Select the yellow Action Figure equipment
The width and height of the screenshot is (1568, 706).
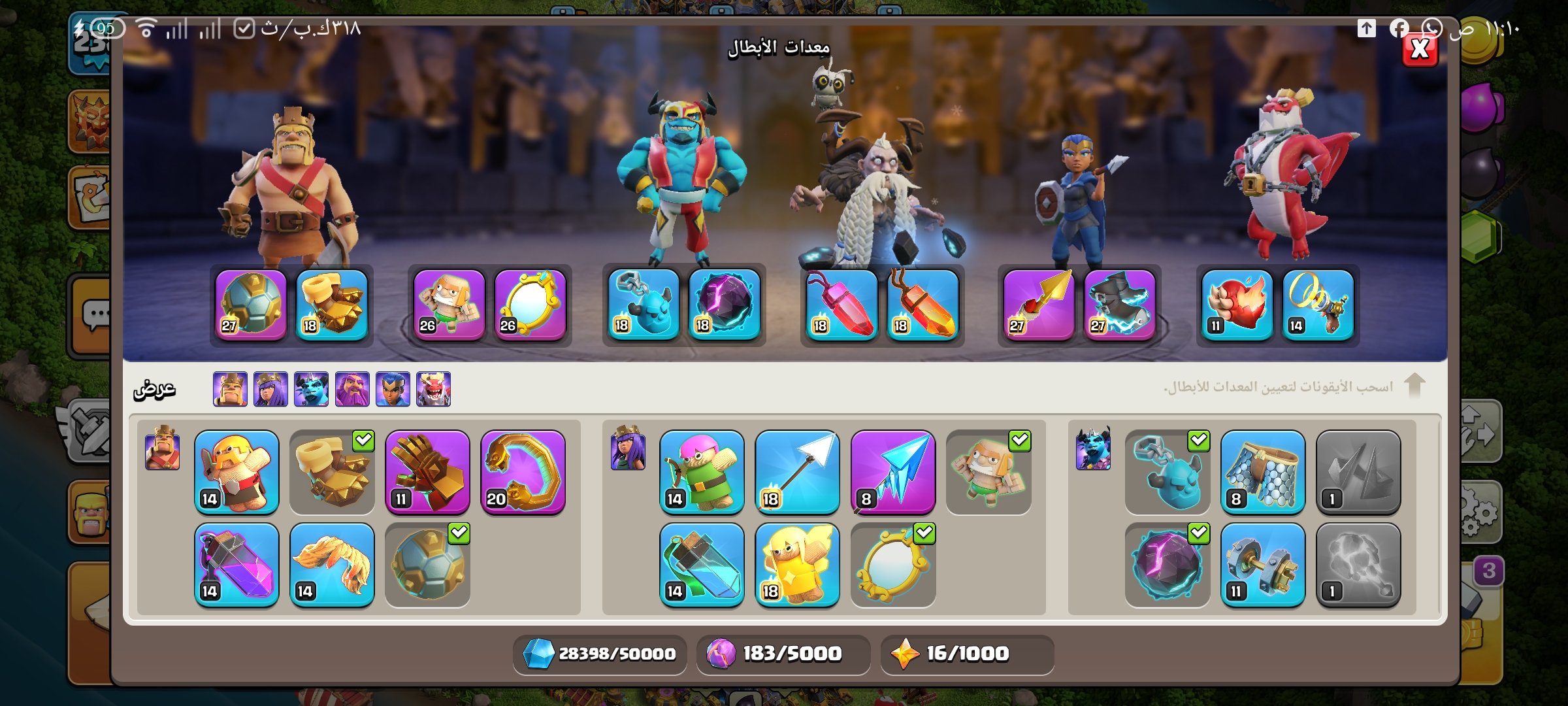tap(797, 565)
